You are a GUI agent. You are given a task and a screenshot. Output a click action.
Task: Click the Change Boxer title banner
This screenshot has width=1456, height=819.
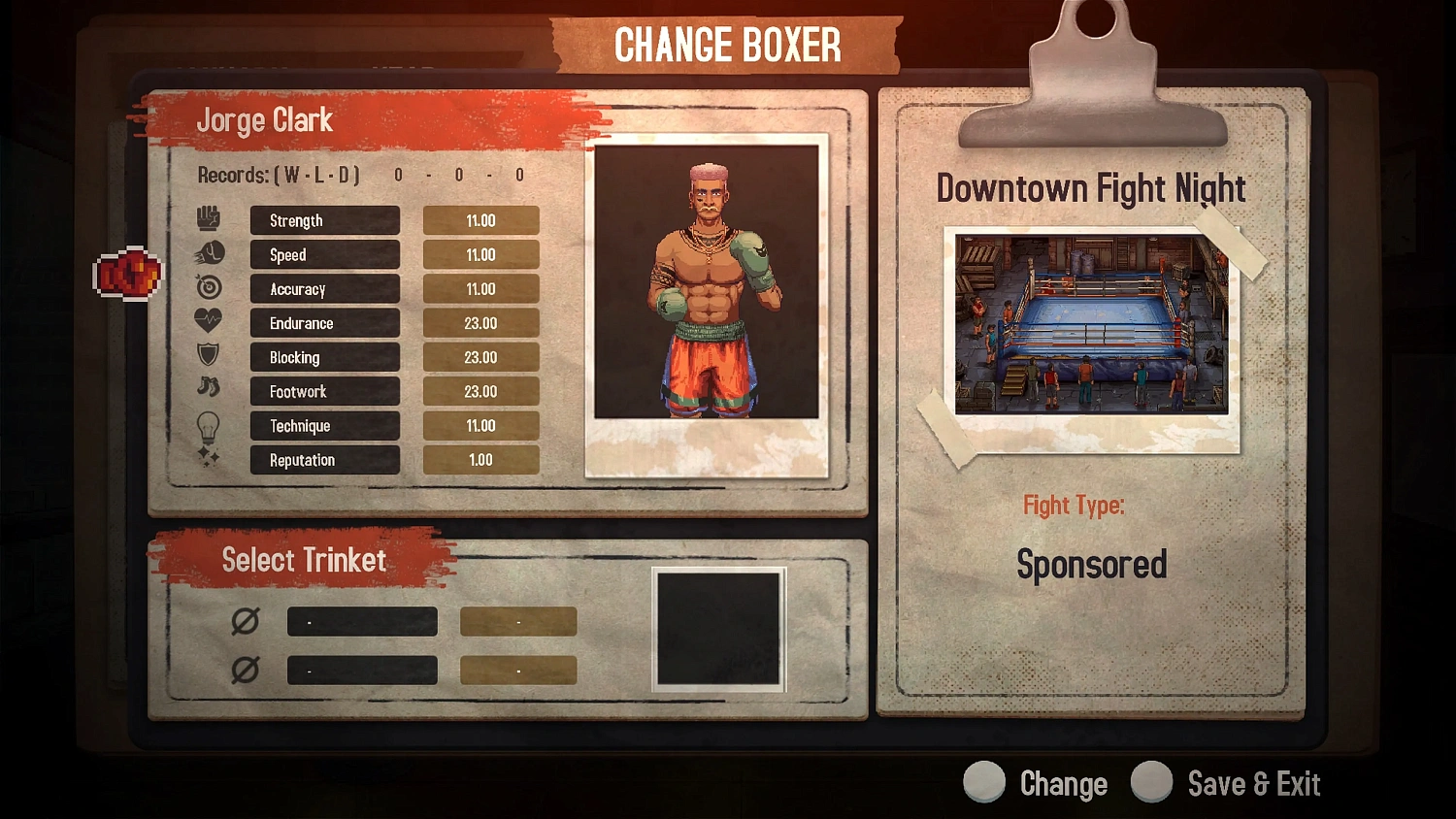tap(728, 44)
